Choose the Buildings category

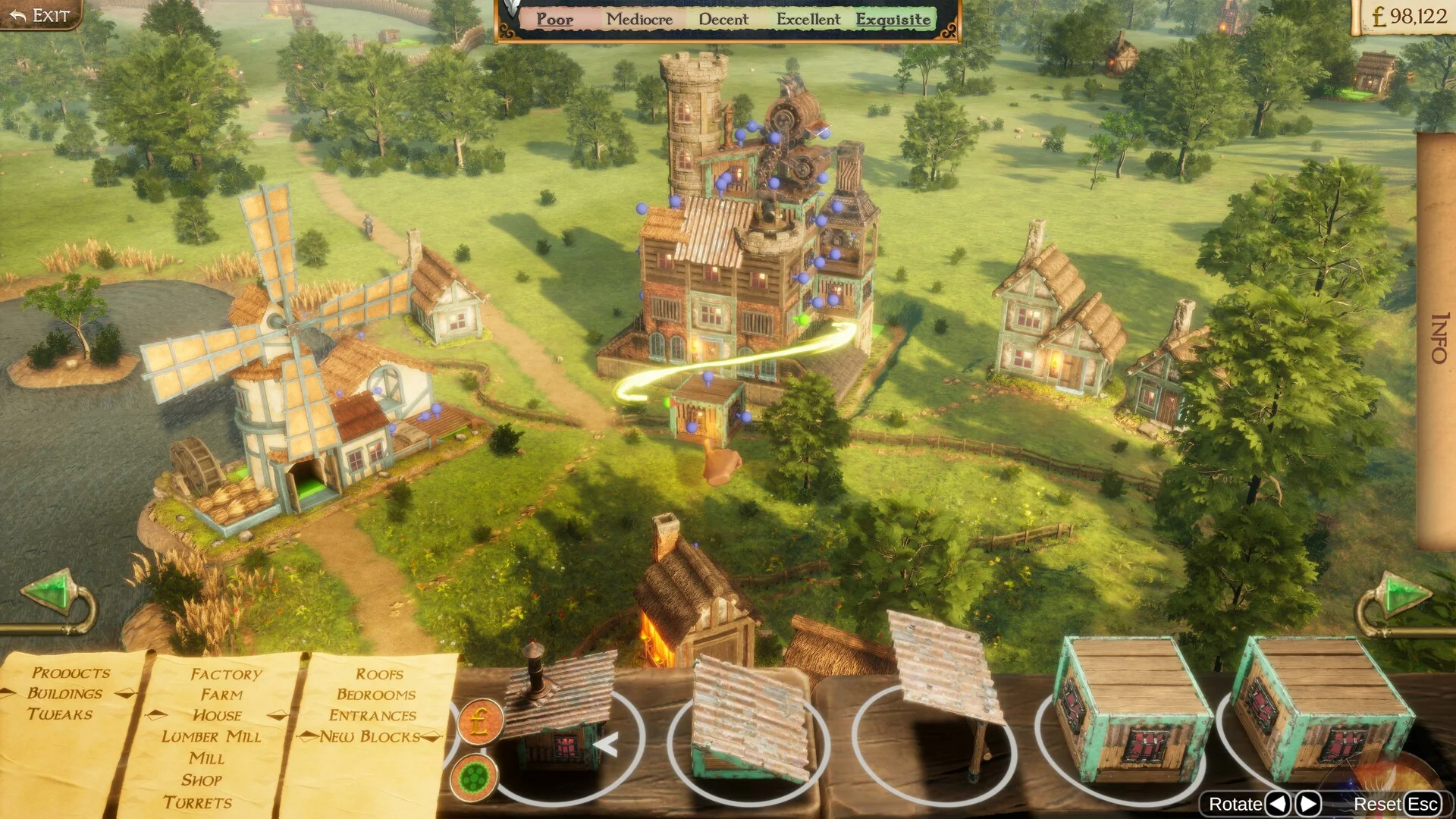(65, 693)
